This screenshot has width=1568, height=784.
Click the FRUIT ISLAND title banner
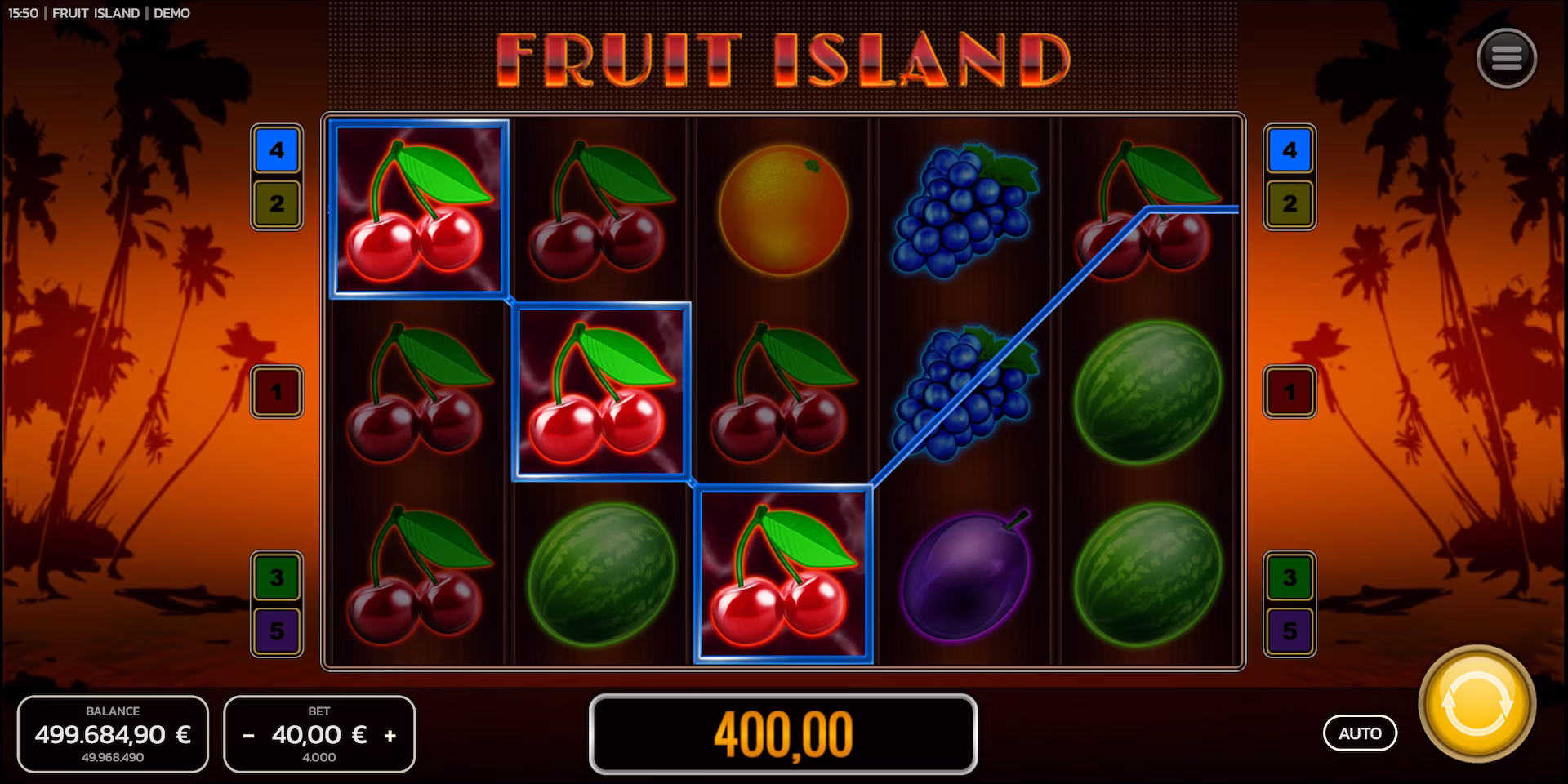[784, 57]
